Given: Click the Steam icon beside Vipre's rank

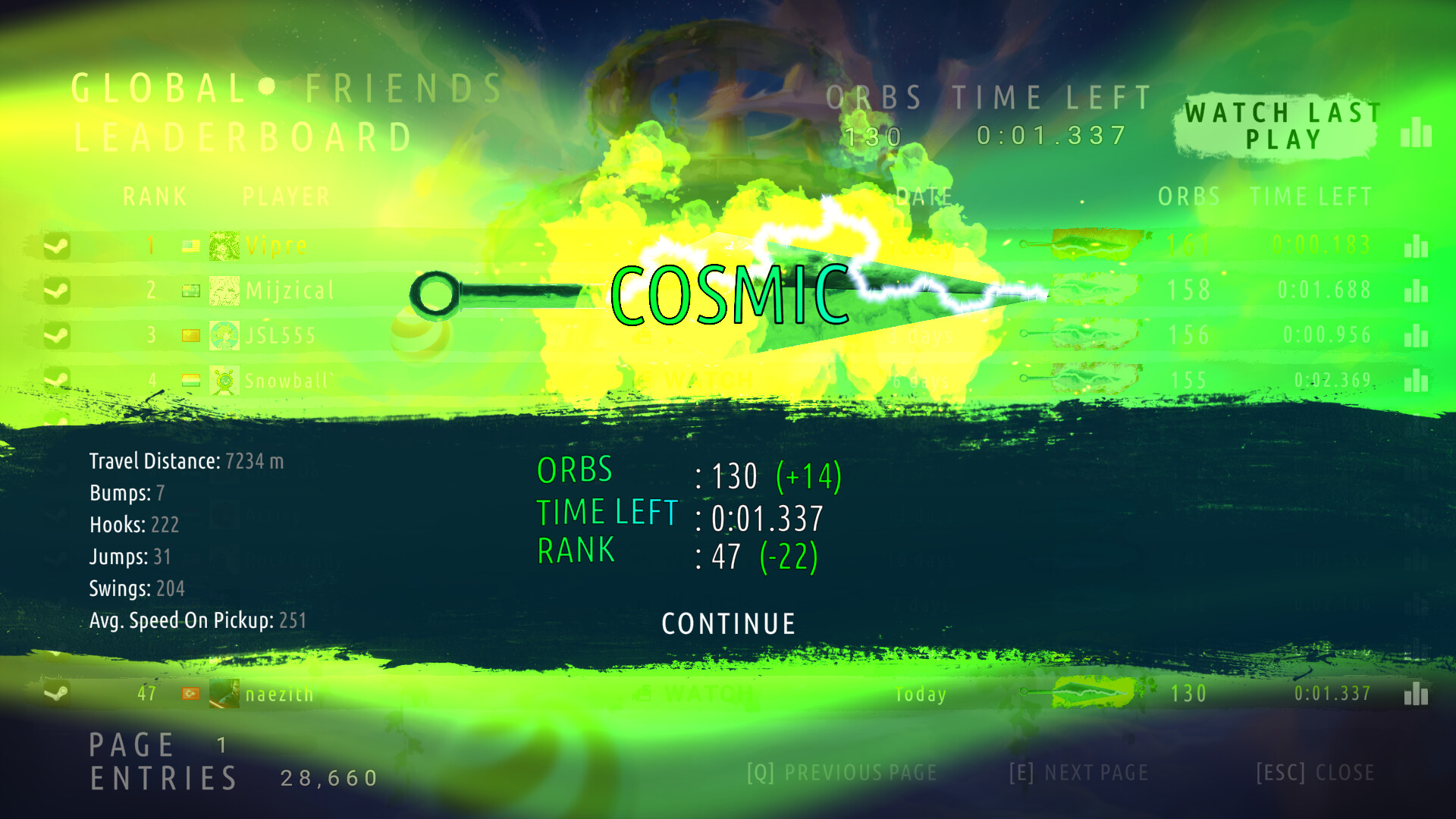Looking at the screenshot, I should coord(56,246).
